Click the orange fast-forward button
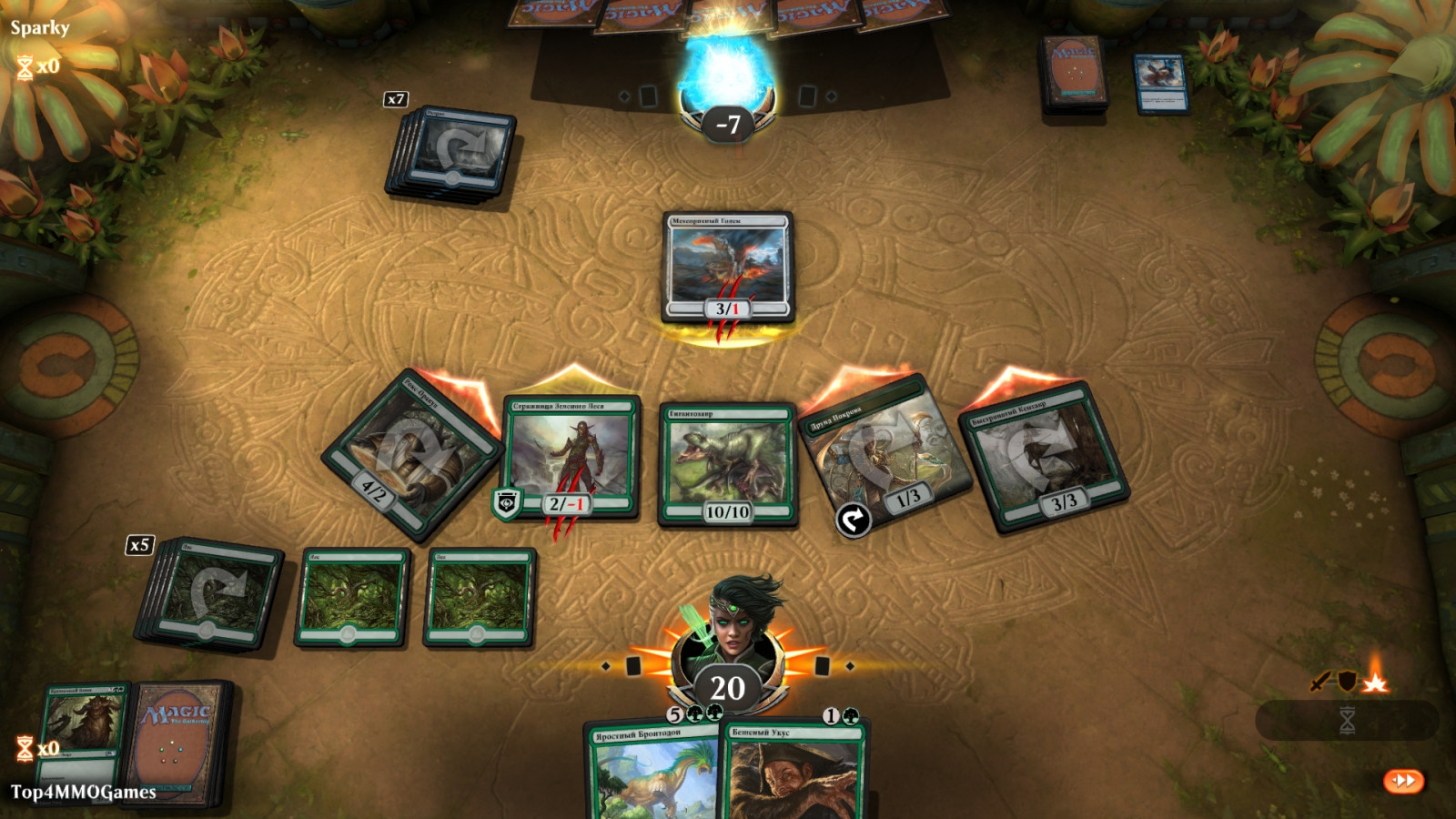This screenshot has width=1456, height=819. click(1403, 781)
